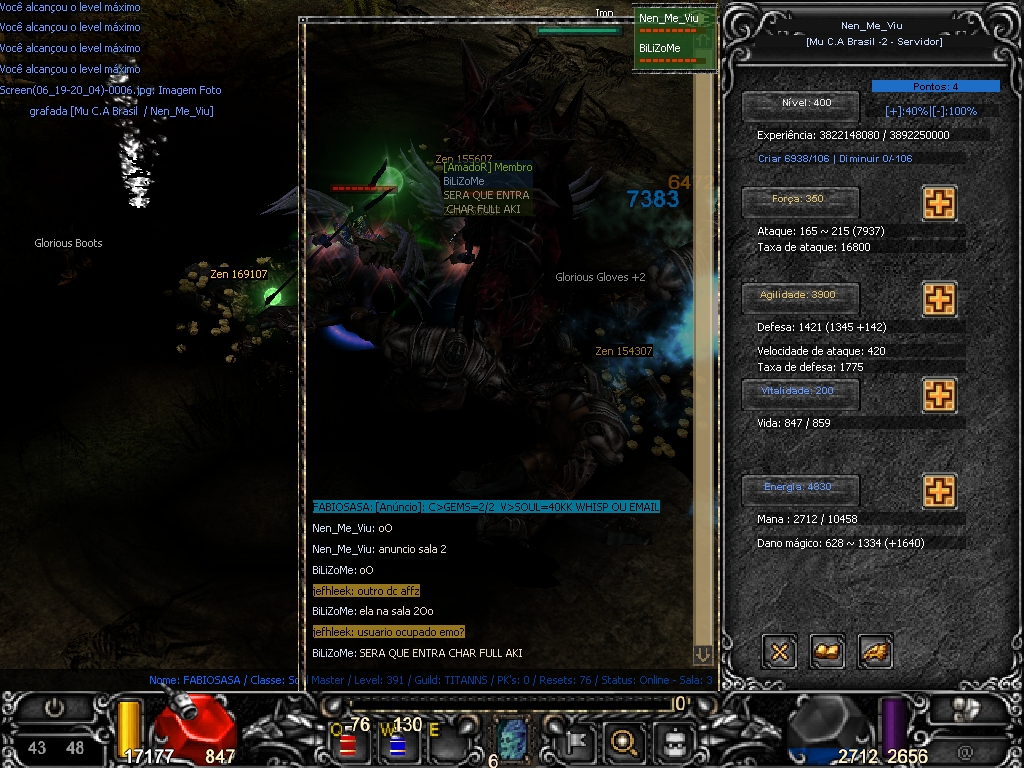Click the golden wing icon button

pyautogui.click(x=875, y=652)
